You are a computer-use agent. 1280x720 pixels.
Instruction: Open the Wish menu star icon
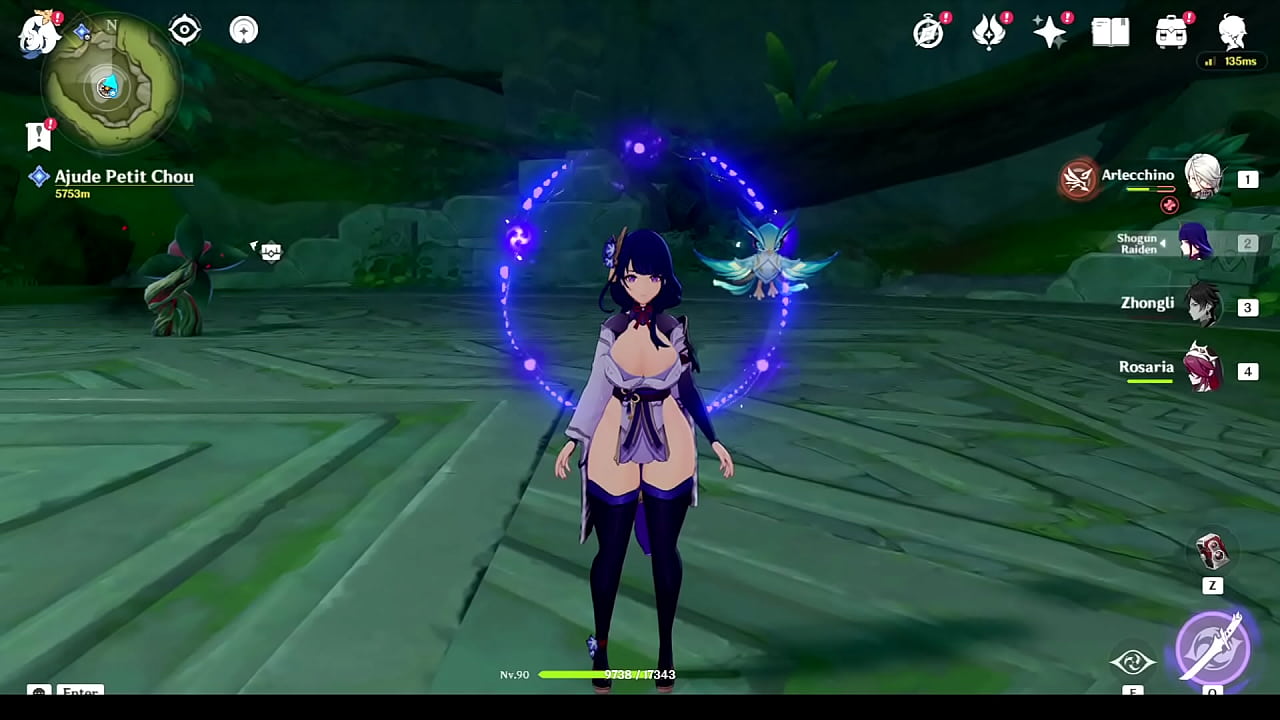(x=1048, y=31)
